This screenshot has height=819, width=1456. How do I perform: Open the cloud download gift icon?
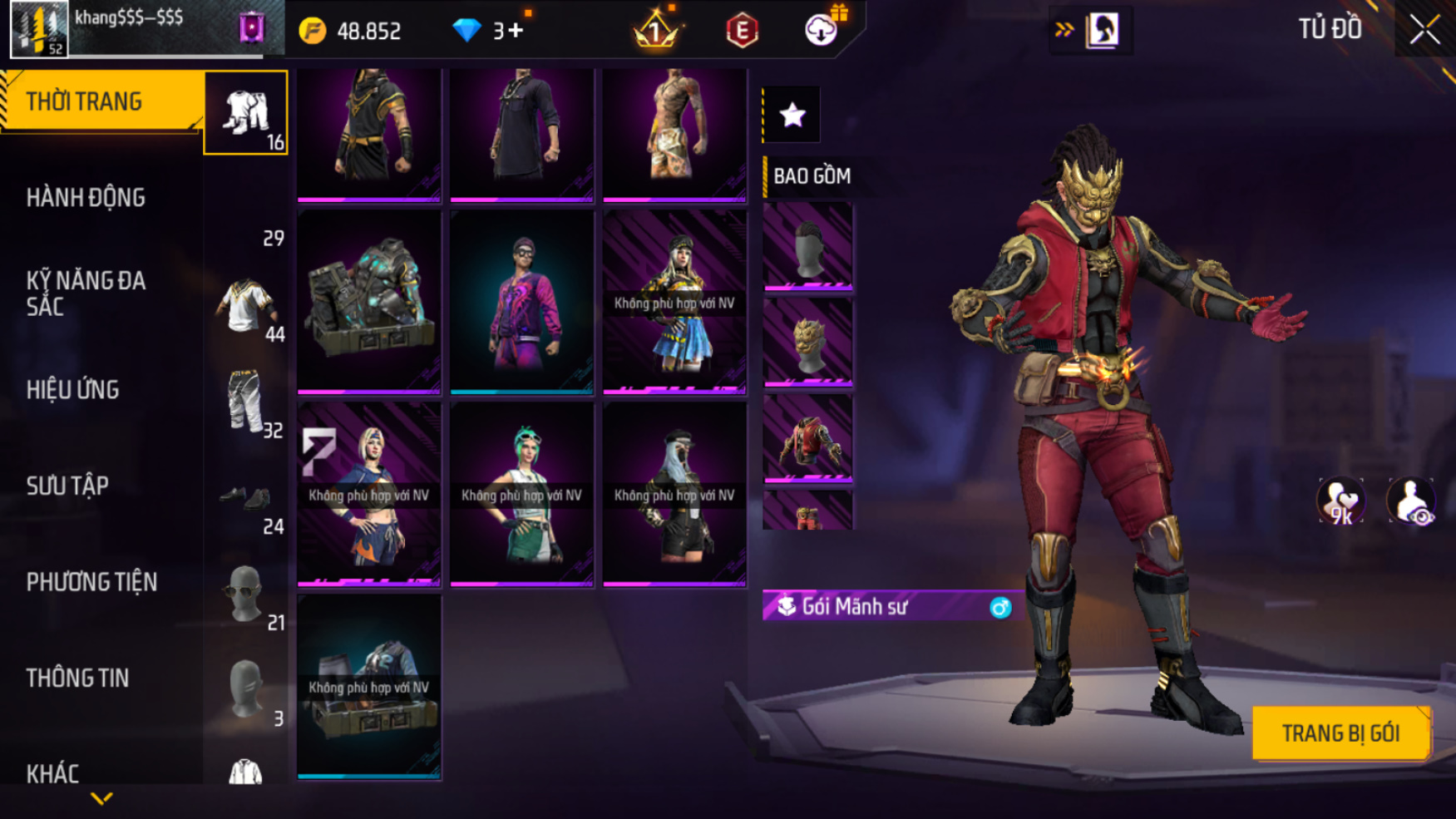pos(822,30)
